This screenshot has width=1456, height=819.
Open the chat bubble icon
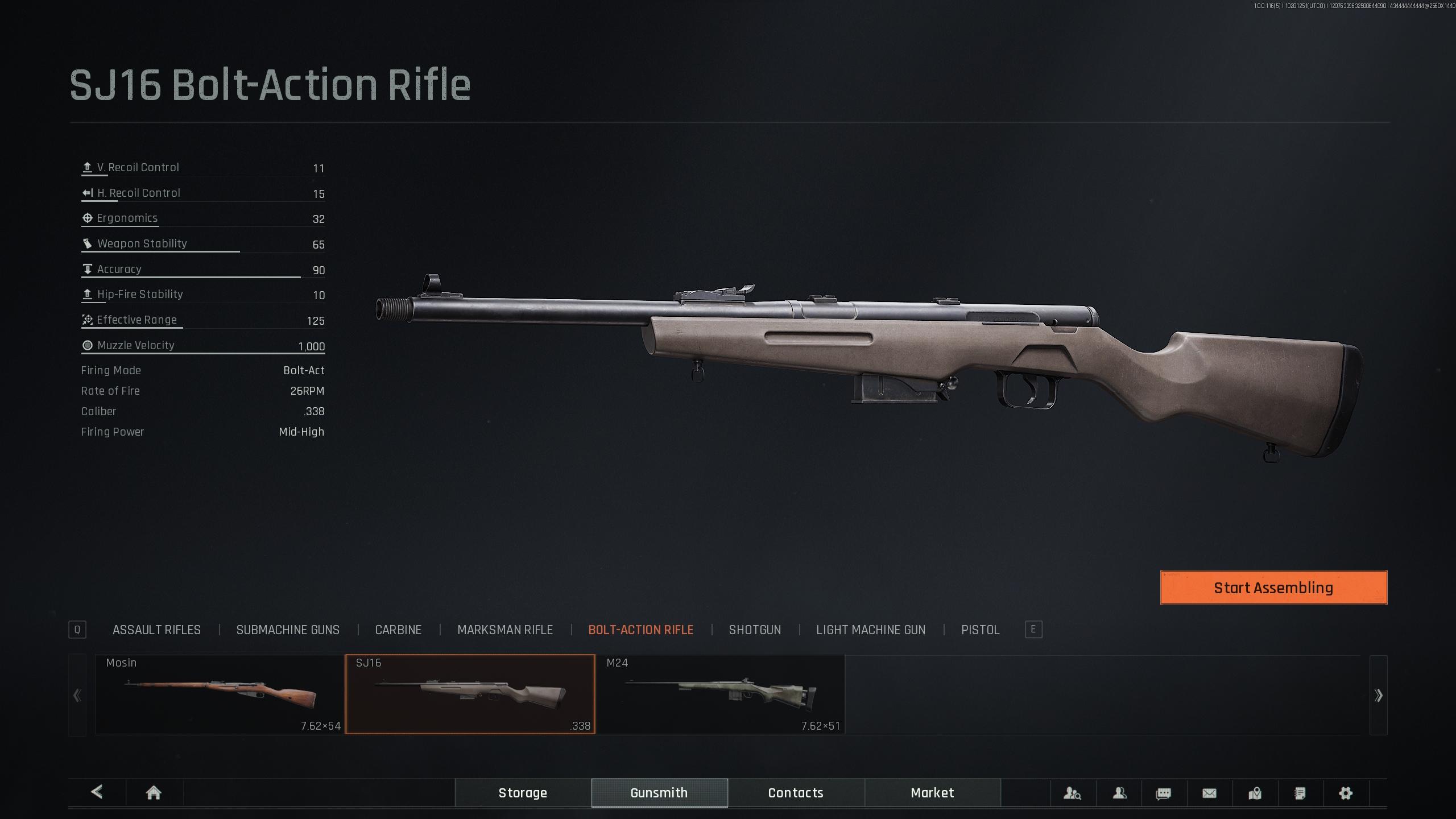[x=1164, y=793]
